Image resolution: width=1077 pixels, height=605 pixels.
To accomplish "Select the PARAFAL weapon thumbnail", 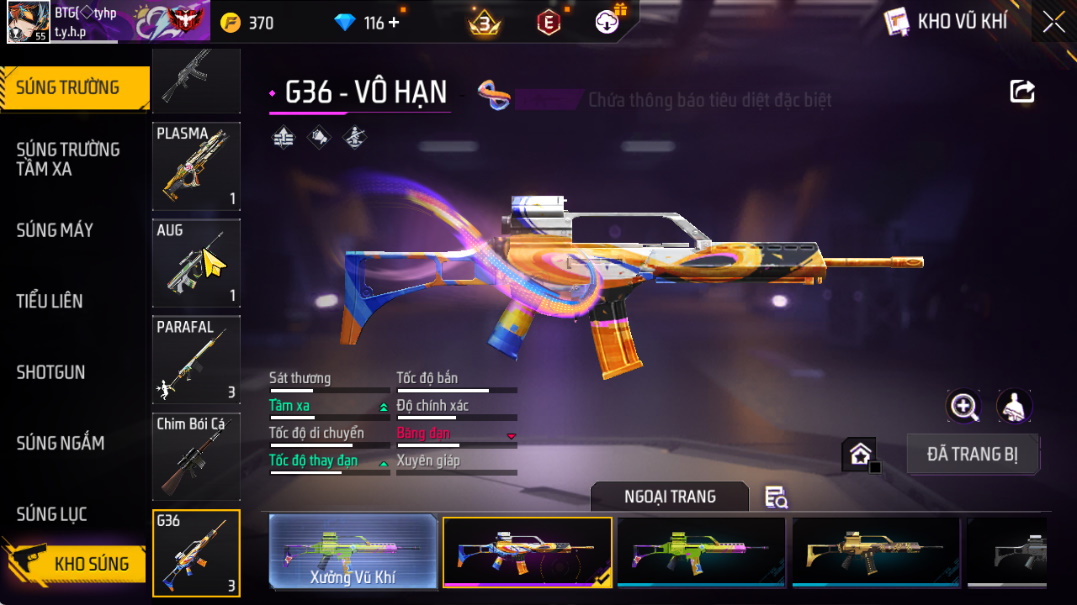I will 196,360.
